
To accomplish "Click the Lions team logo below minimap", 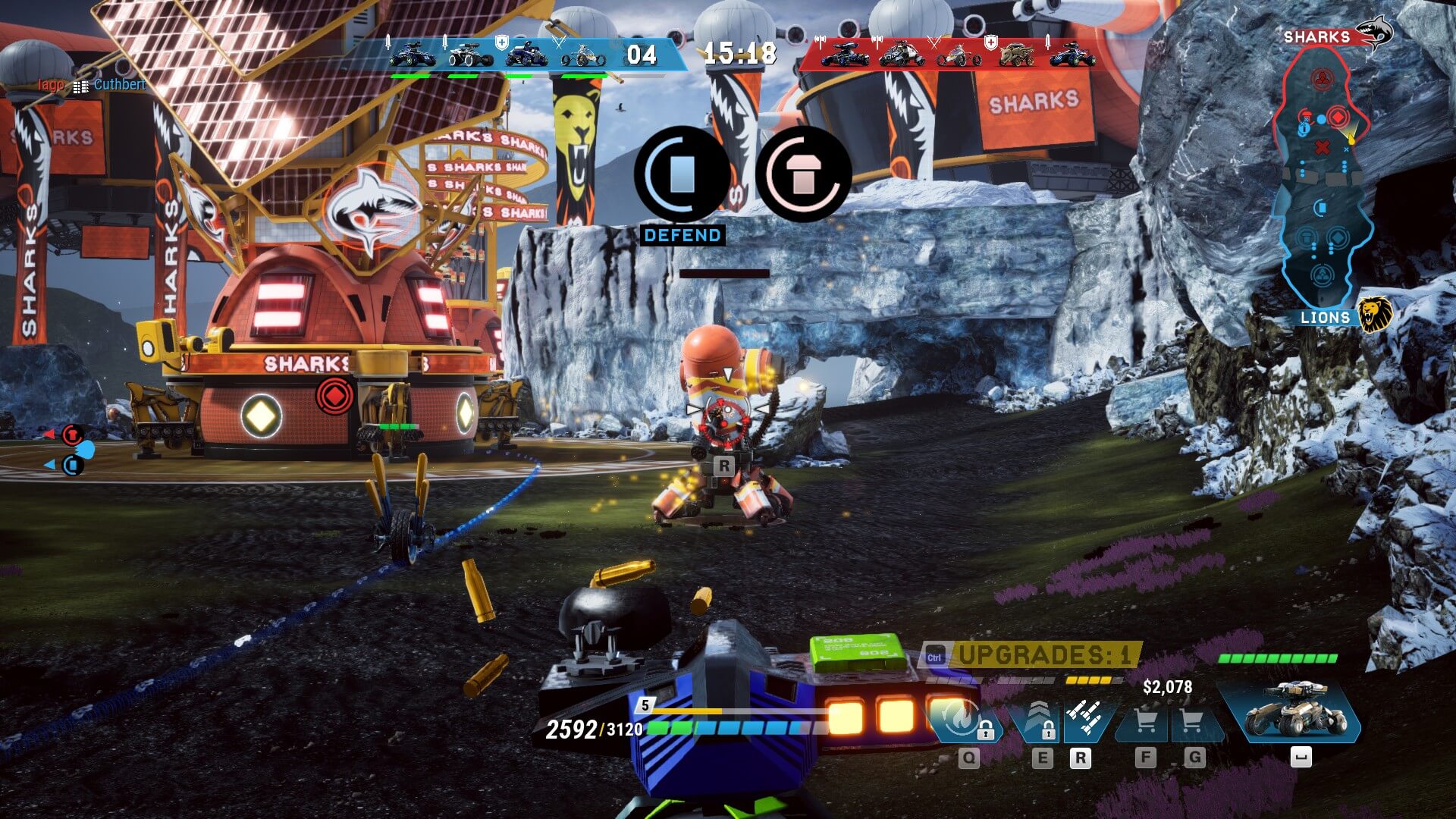I will pos(1373,314).
